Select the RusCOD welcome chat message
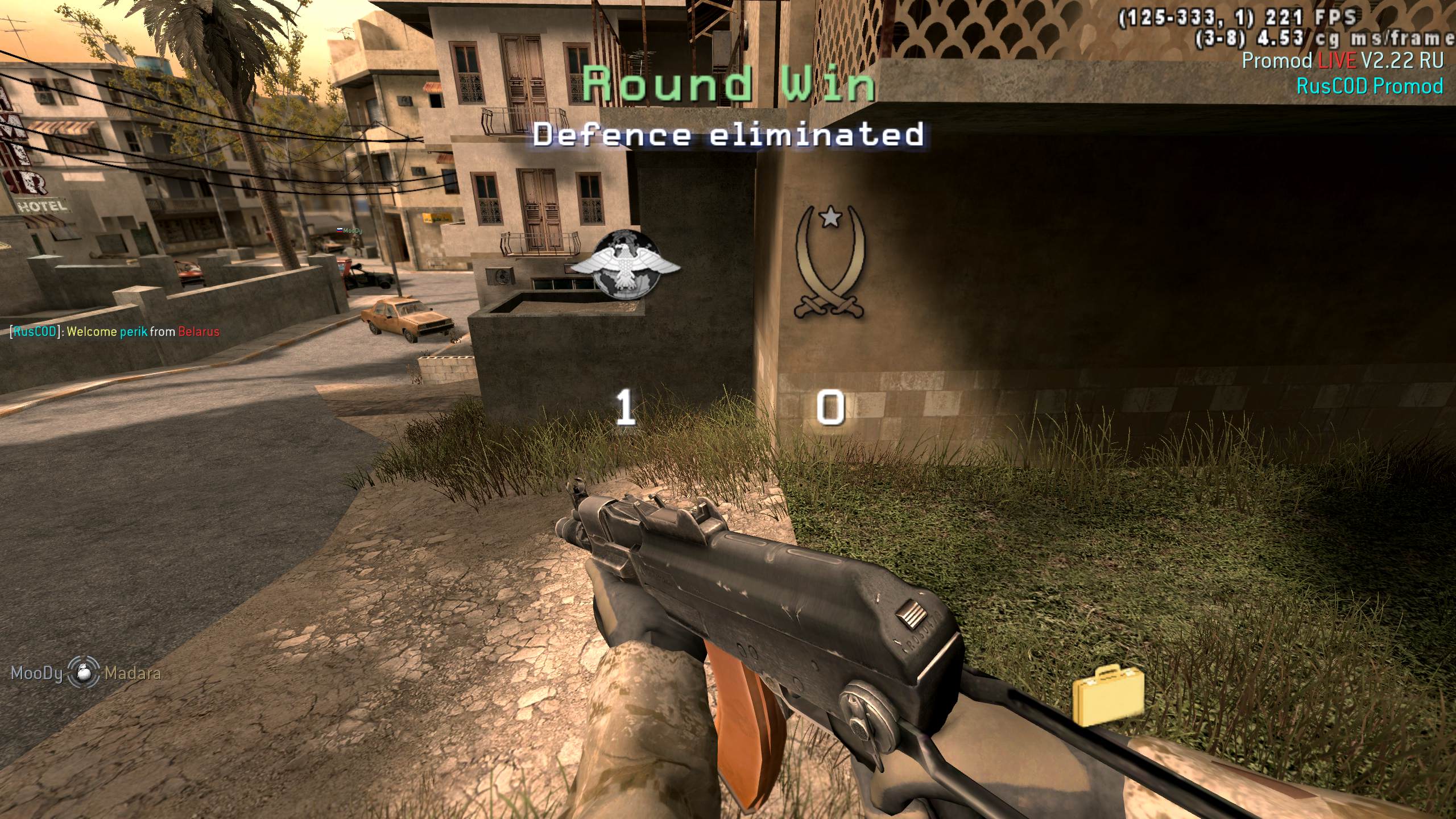Viewport: 1456px width, 819px height. point(114,332)
